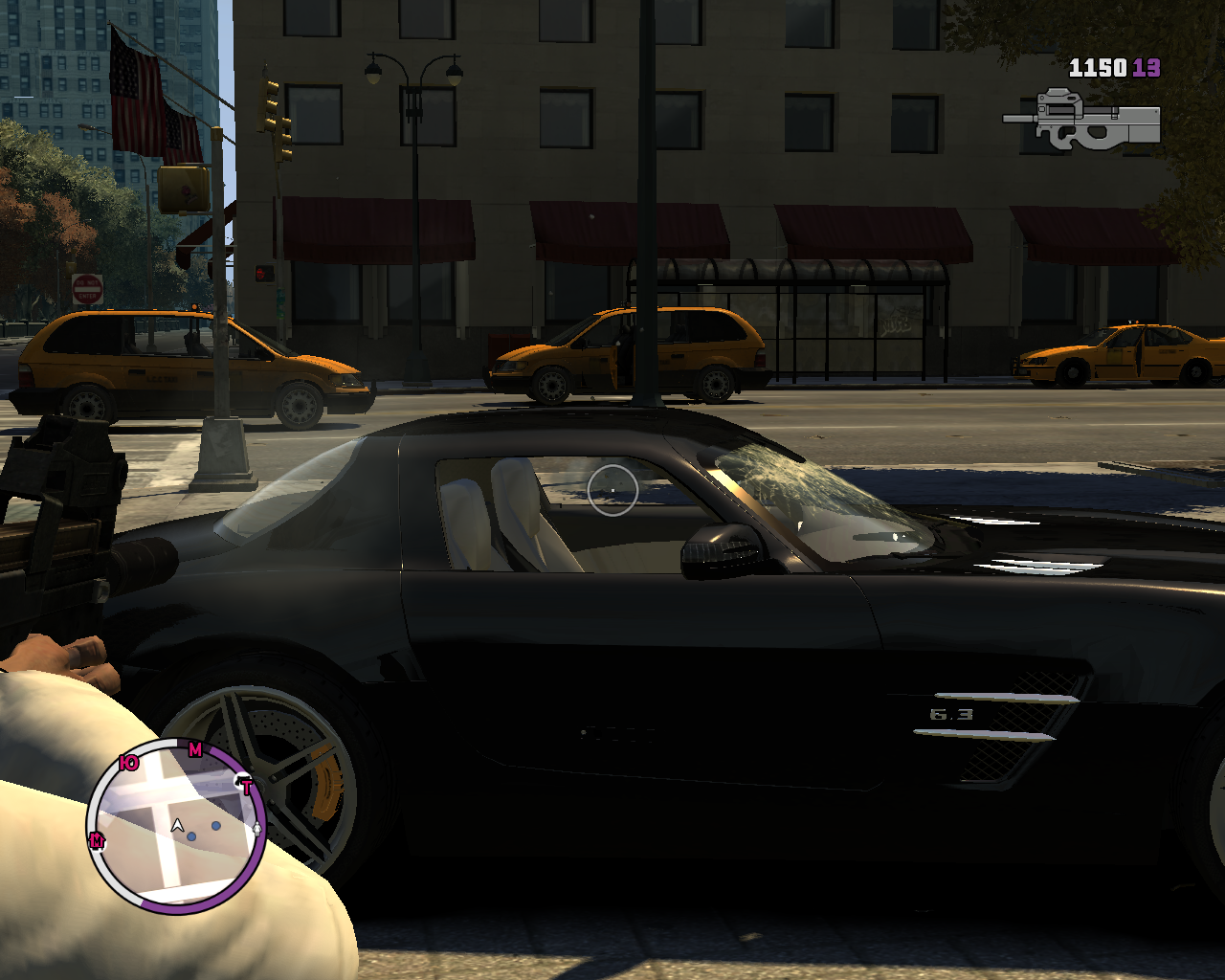Image resolution: width=1225 pixels, height=980 pixels.
Task: Click the house-shaped M safehouse marker
Action: coord(97,840)
